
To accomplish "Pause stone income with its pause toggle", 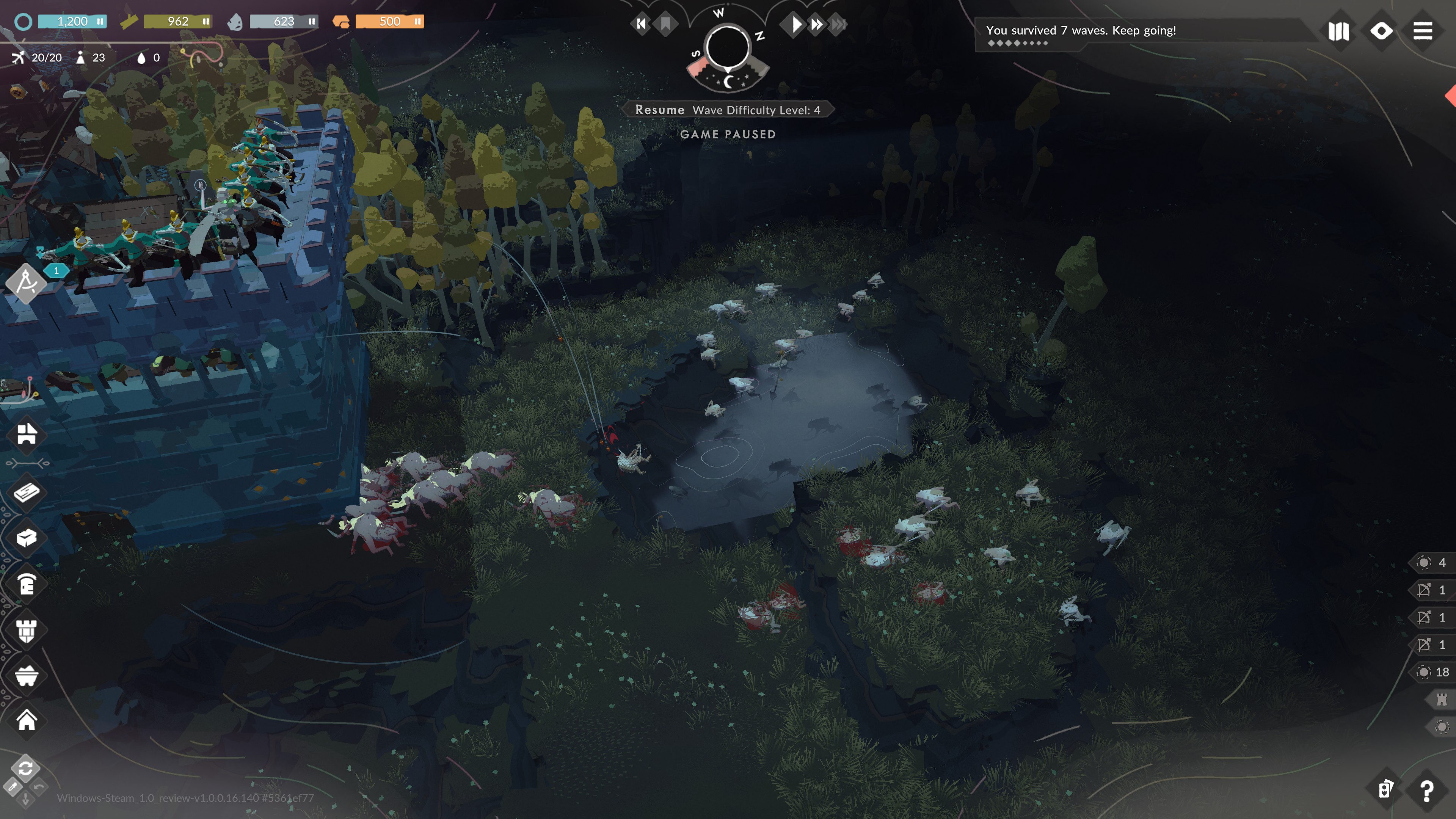I will click(311, 21).
